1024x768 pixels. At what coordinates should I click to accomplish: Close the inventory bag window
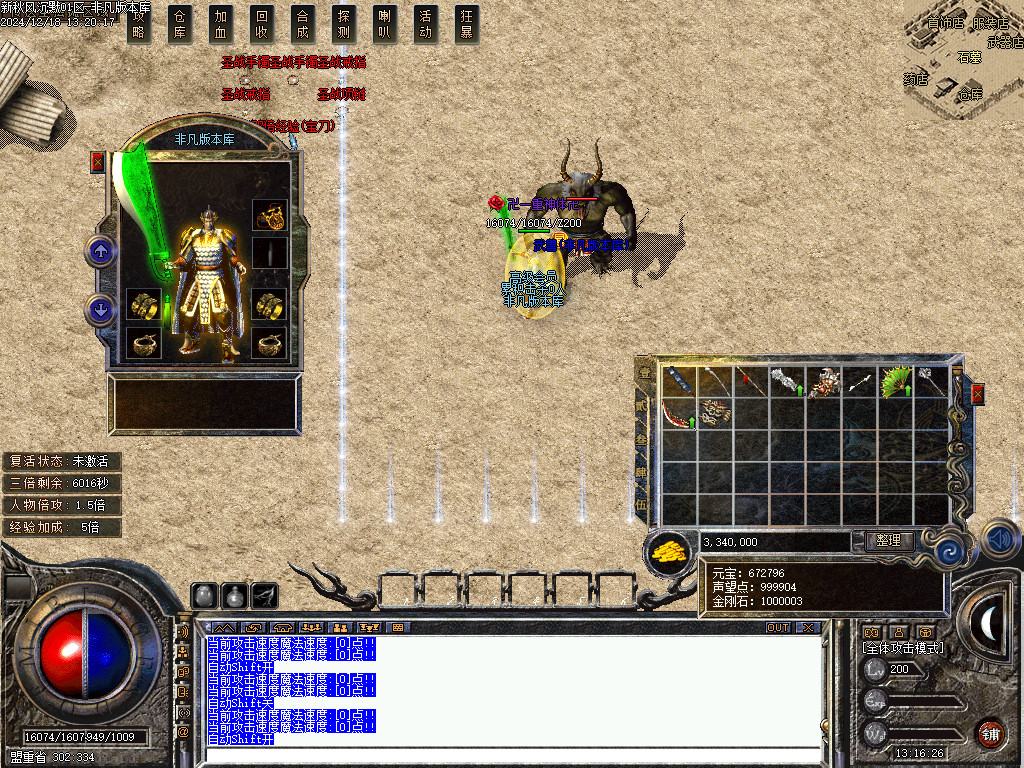[977, 393]
